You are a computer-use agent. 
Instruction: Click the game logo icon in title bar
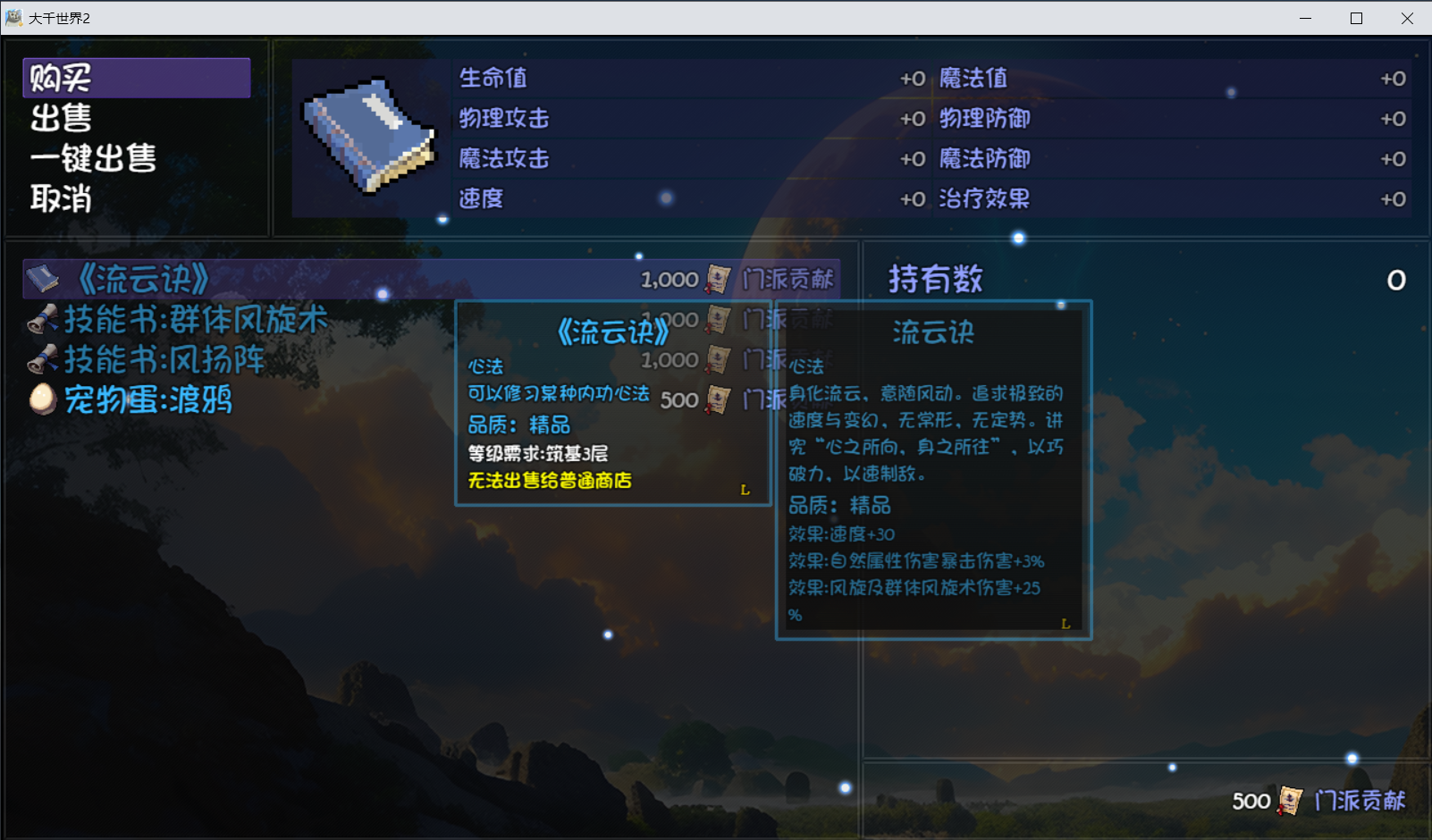pyautogui.click(x=13, y=17)
